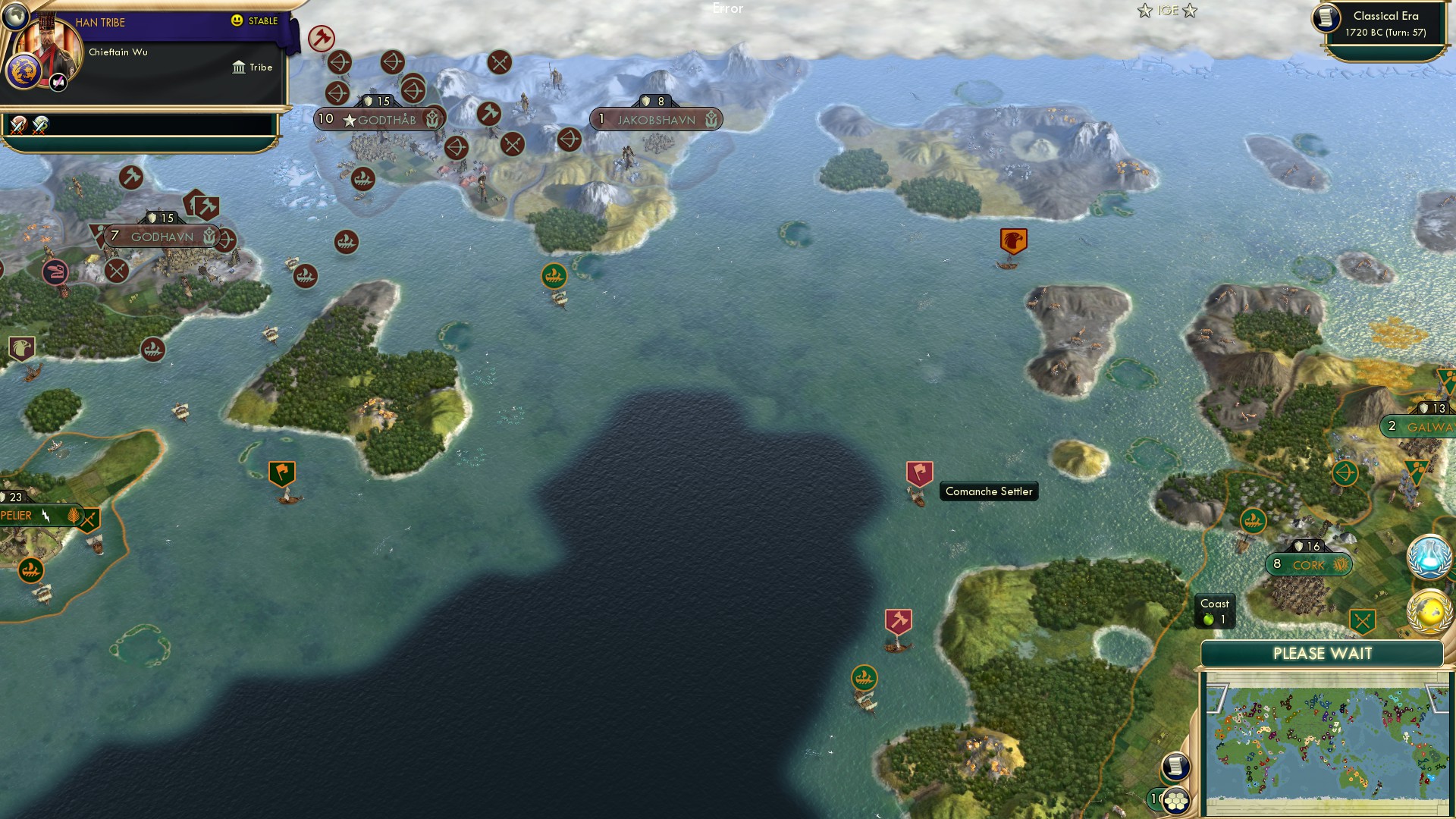Open Cork city via its name banner
The width and height of the screenshot is (1456, 819).
[x=1307, y=564]
